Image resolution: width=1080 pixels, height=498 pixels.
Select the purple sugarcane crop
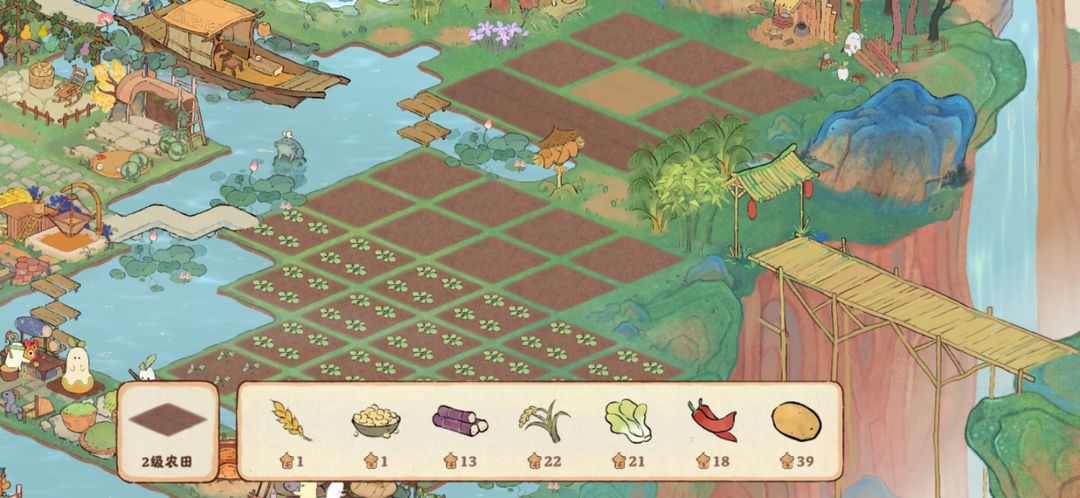(x=459, y=420)
